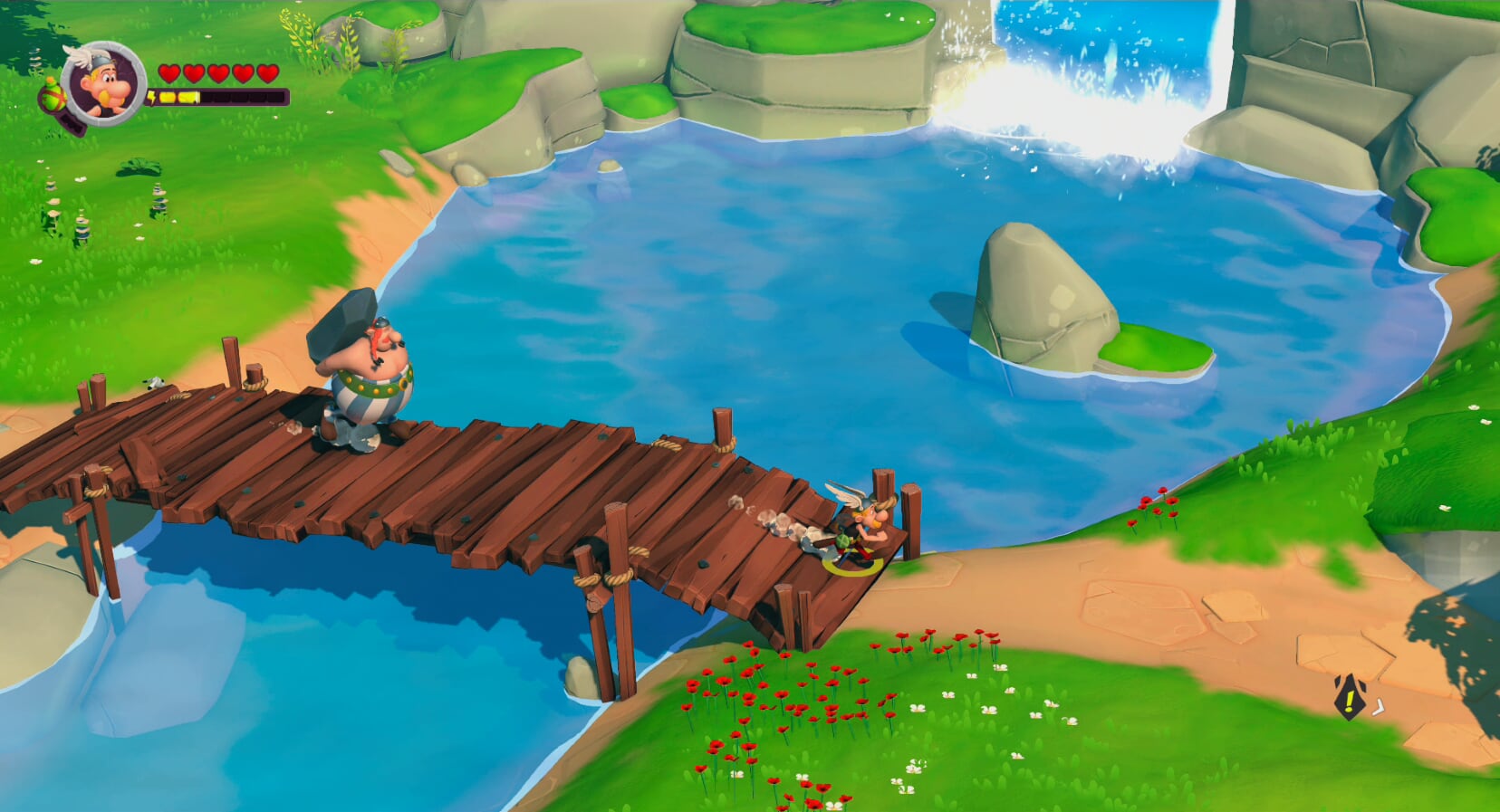Select the green magic potion icon
Viewport: 1500px width, 812px height.
click(52, 94)
